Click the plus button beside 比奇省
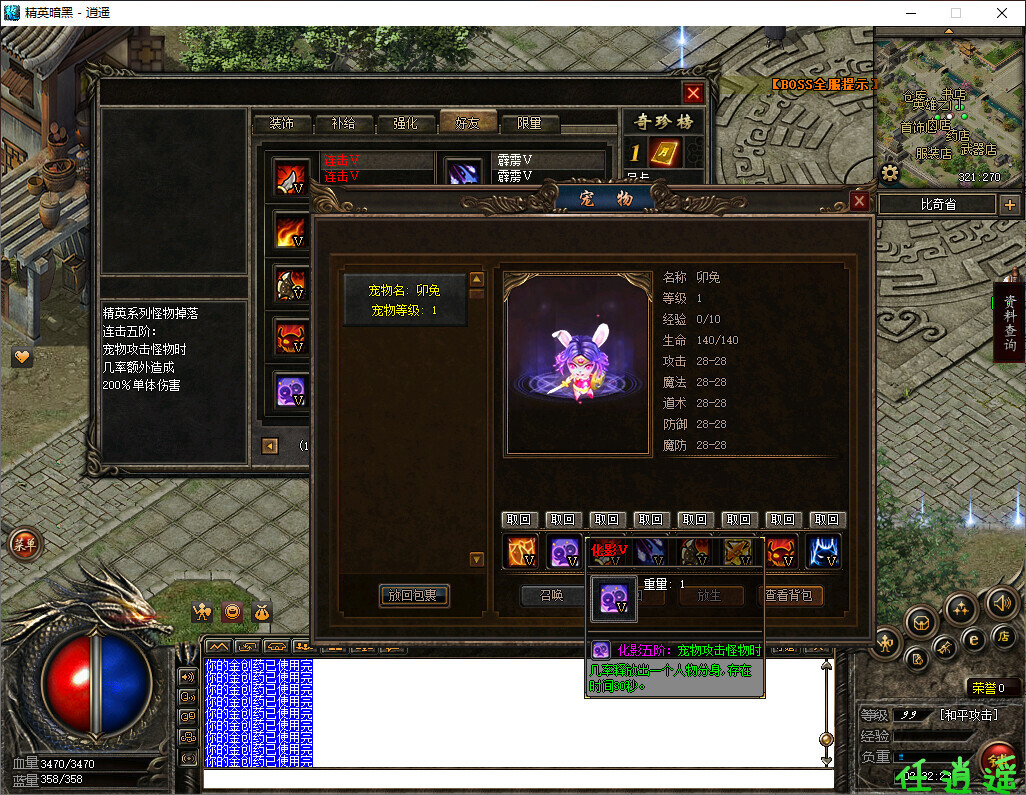Screen dimensions: 1026x795 click(1010, 205)
